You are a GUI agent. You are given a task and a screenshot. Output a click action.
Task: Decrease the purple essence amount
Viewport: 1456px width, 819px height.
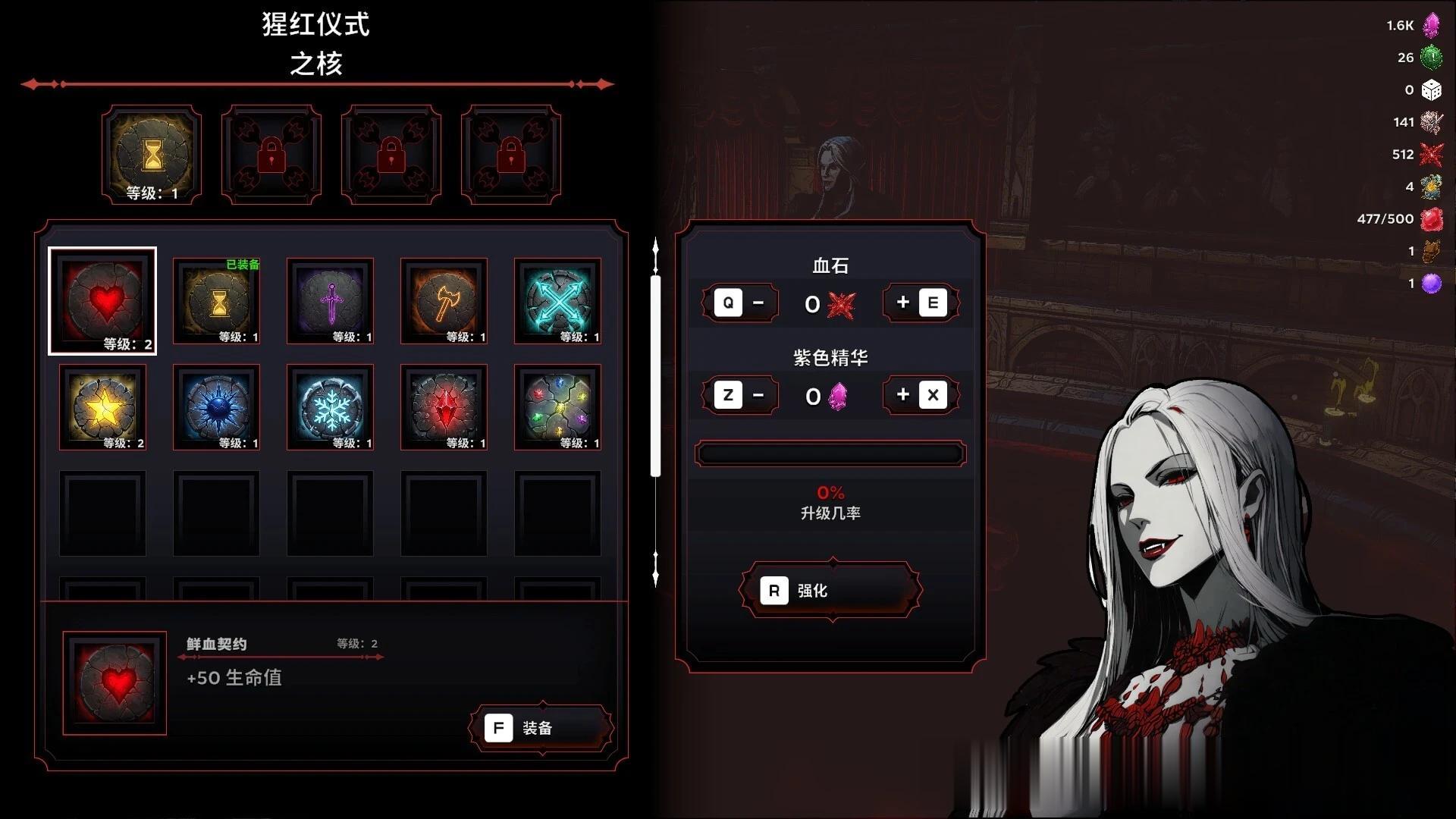tap(740, 395)
